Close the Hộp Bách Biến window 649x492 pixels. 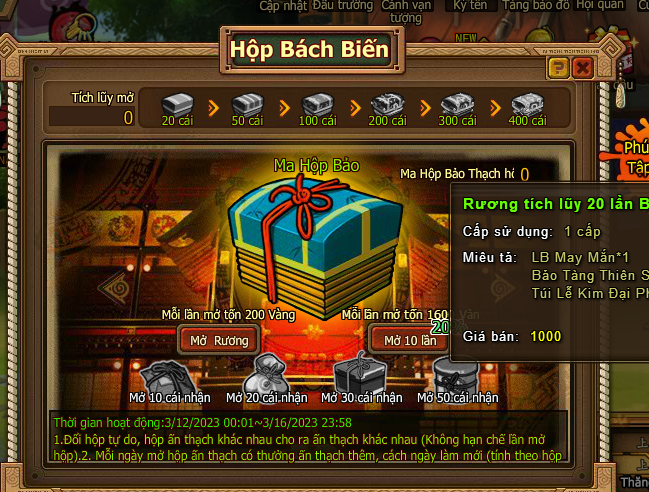pyautogui.click(x=582, y=68)
